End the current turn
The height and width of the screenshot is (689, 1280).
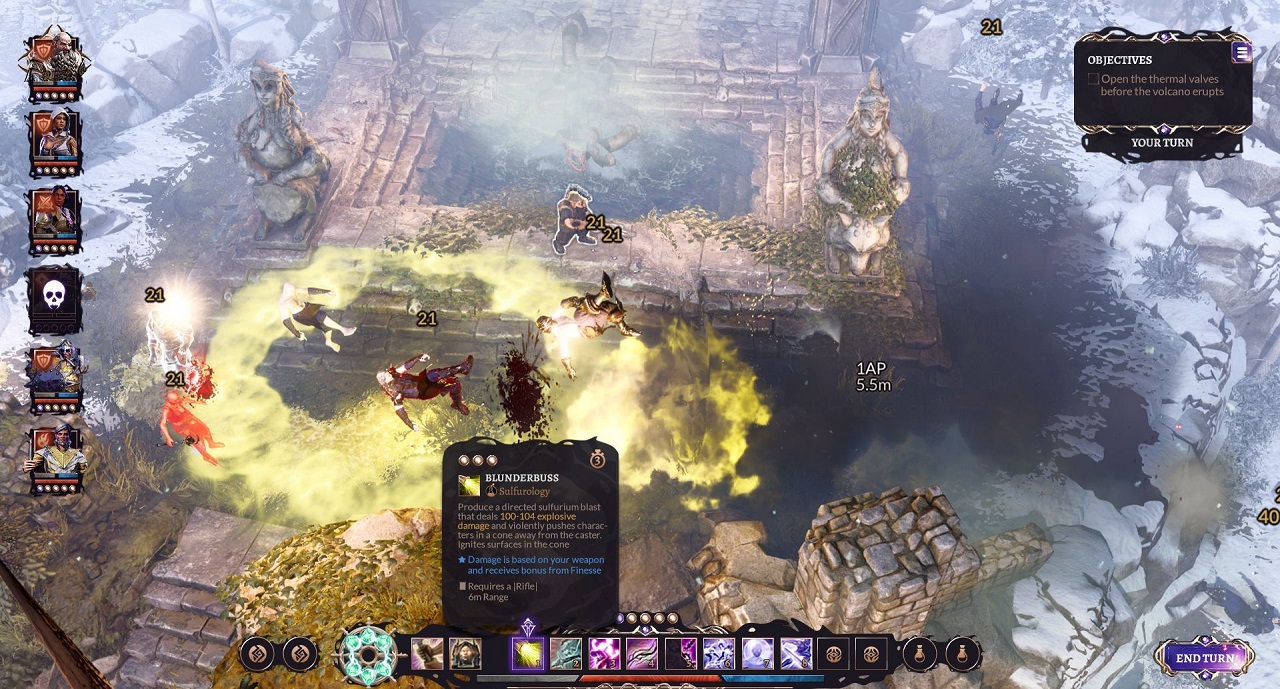pos(1204,658)
